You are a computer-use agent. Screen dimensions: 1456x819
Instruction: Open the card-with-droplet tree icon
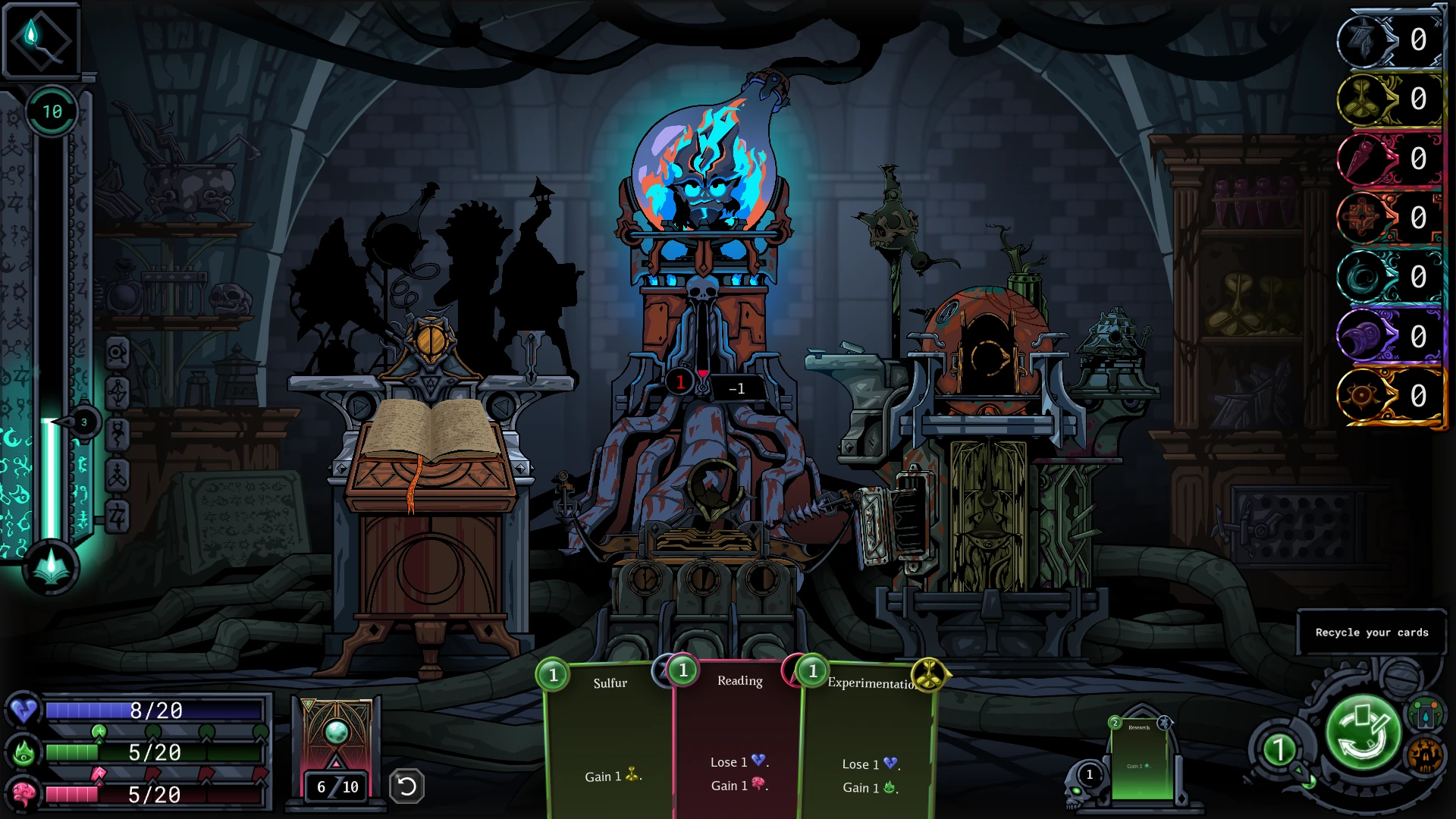(x=1425, y=714)
